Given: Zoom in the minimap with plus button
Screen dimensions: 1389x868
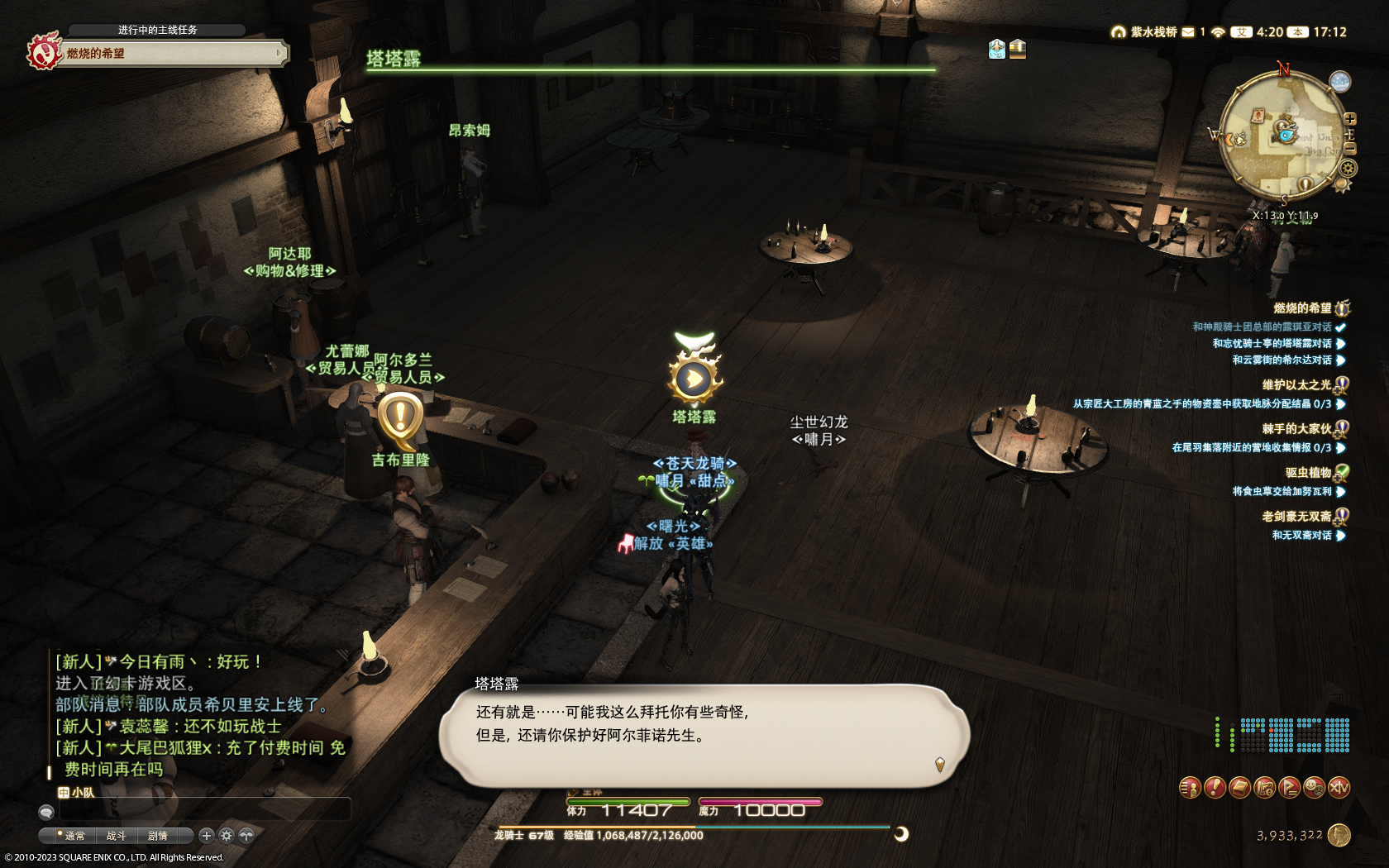Looking at the screenshot, I should pyautogui.click(x=1350, y=119).
